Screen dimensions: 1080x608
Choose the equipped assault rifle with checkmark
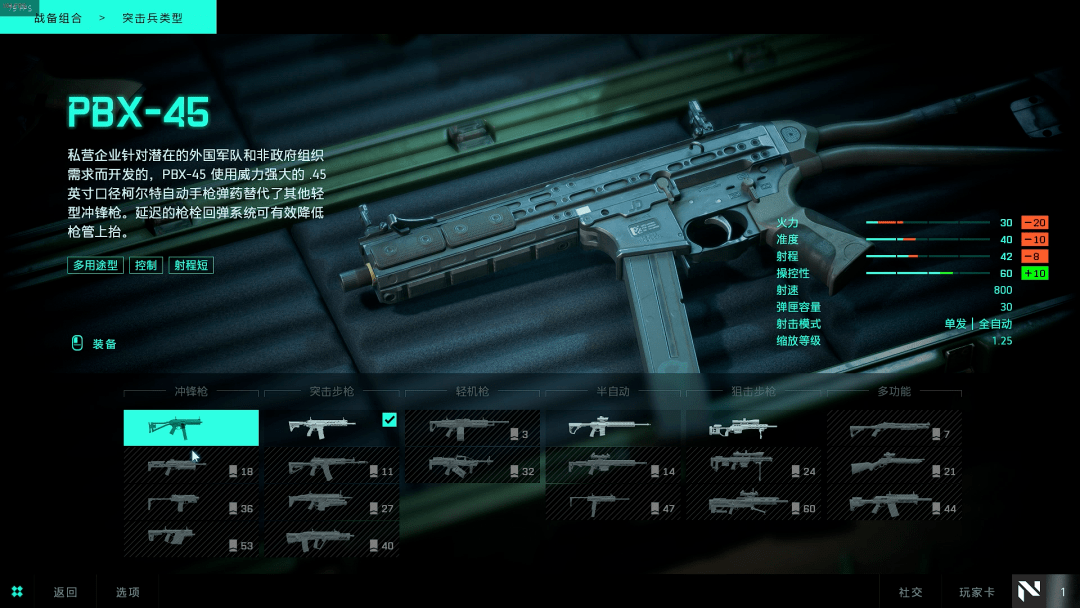click(331, 427)
